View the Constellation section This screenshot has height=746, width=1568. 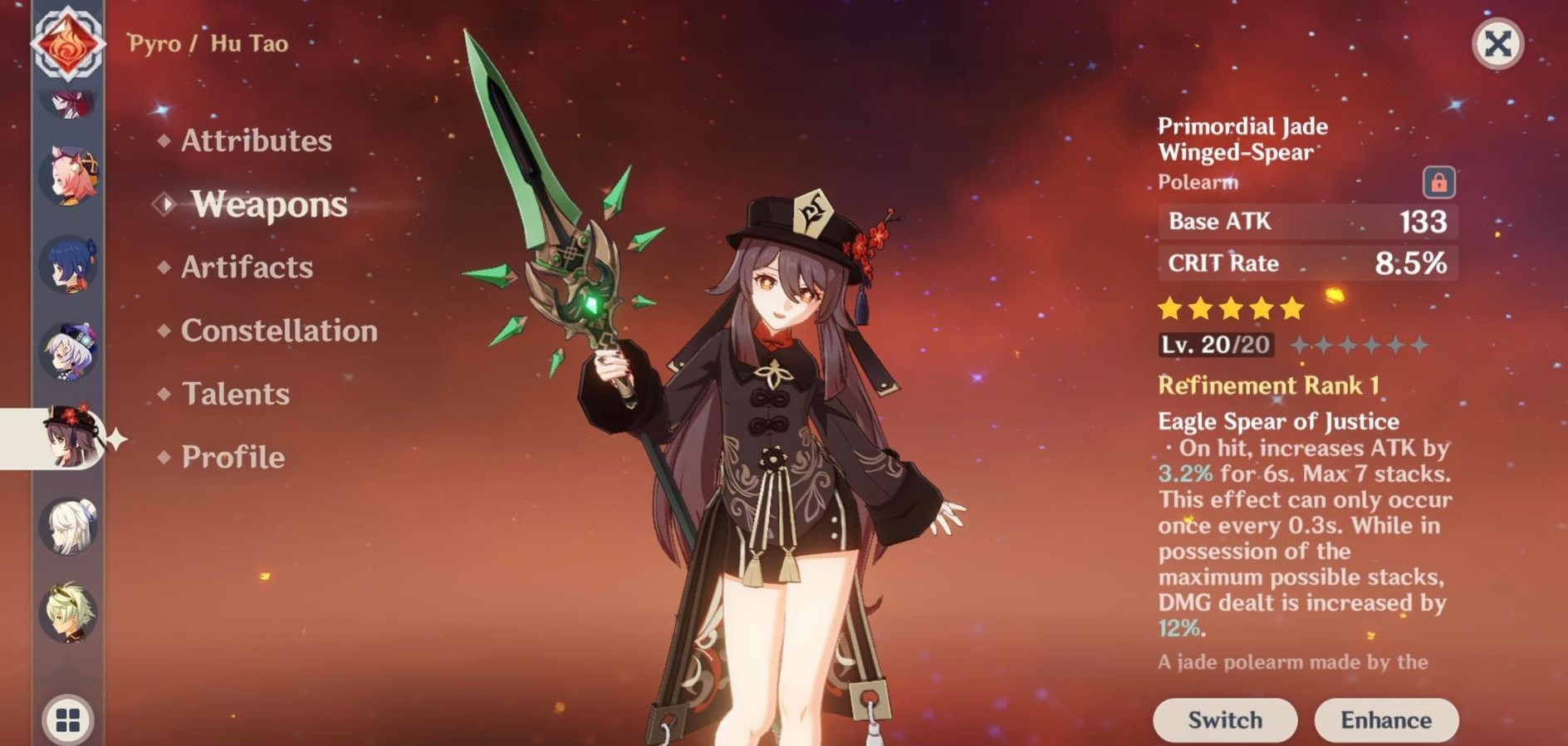[x=278, y=331]
